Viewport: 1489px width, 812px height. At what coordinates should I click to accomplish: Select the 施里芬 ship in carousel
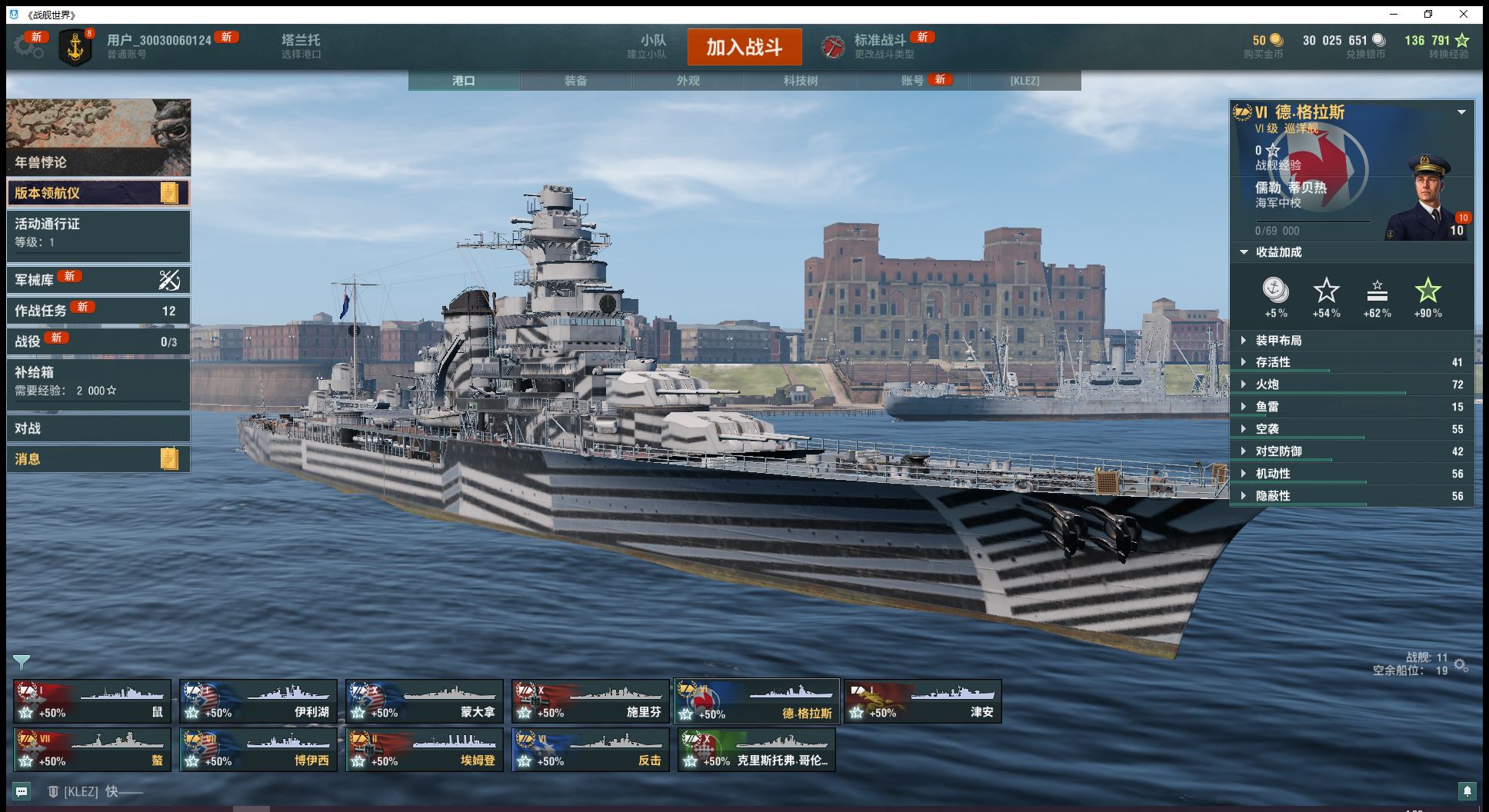click(590, 701)
